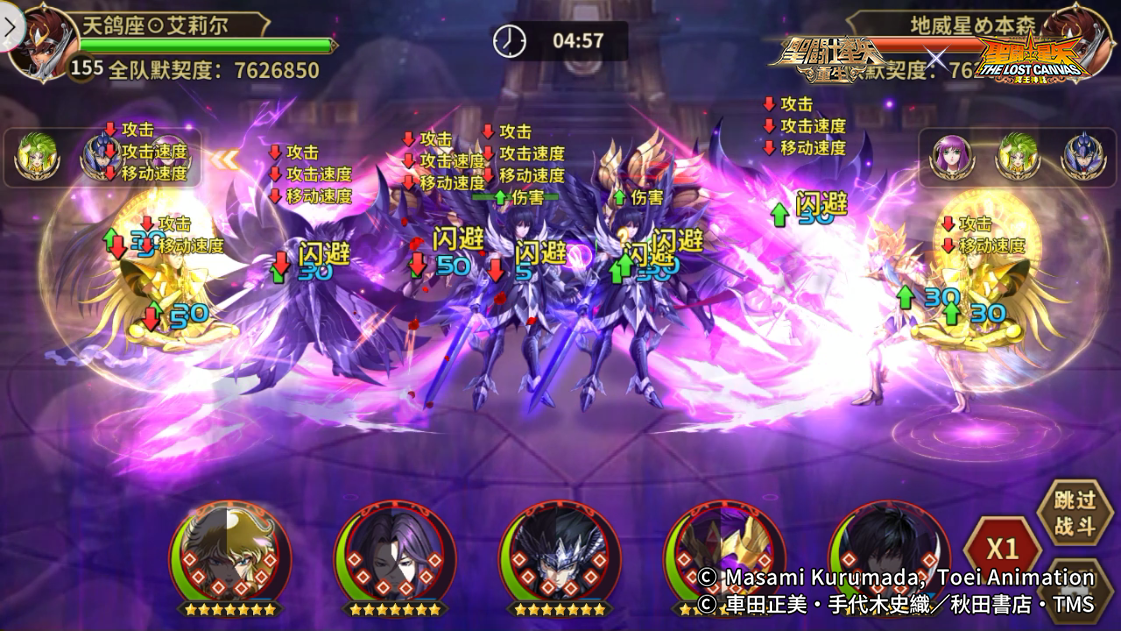Activate the black-haired hero skill portrait
This screenshot has width=1121, height=631.
click(887, 555)
